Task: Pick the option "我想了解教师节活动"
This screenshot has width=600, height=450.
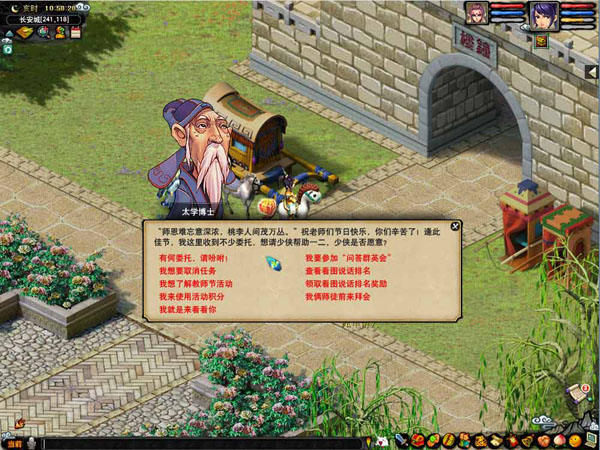Action: coord(194,284)
